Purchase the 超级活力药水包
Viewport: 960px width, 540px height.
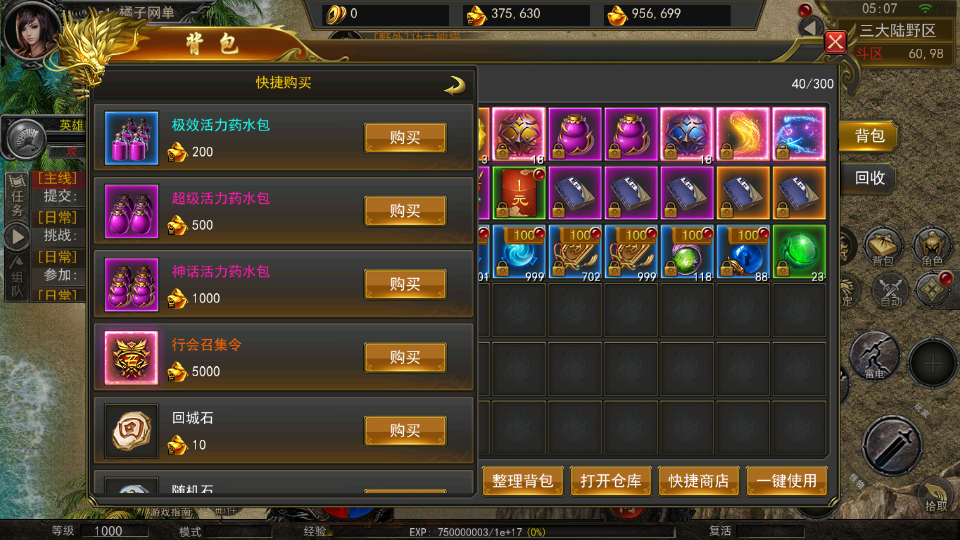pos(404,211)
